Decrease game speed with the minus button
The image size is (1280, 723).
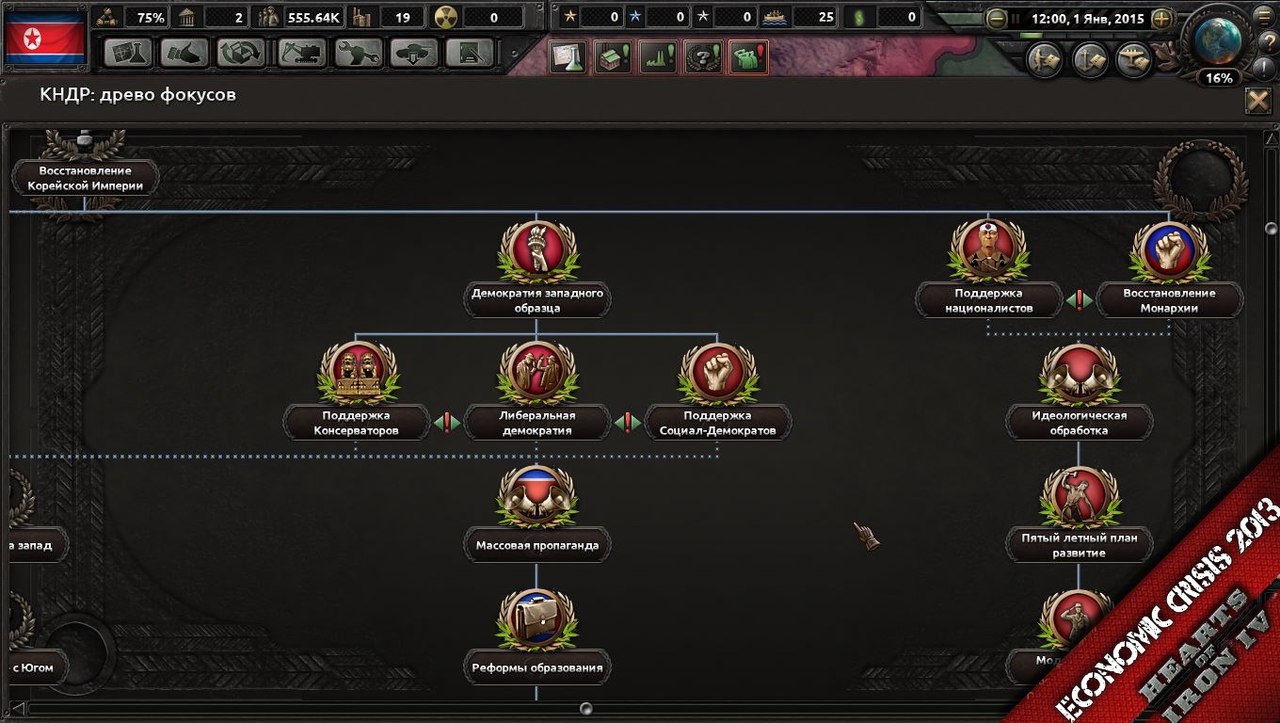[x=996, y=18]
